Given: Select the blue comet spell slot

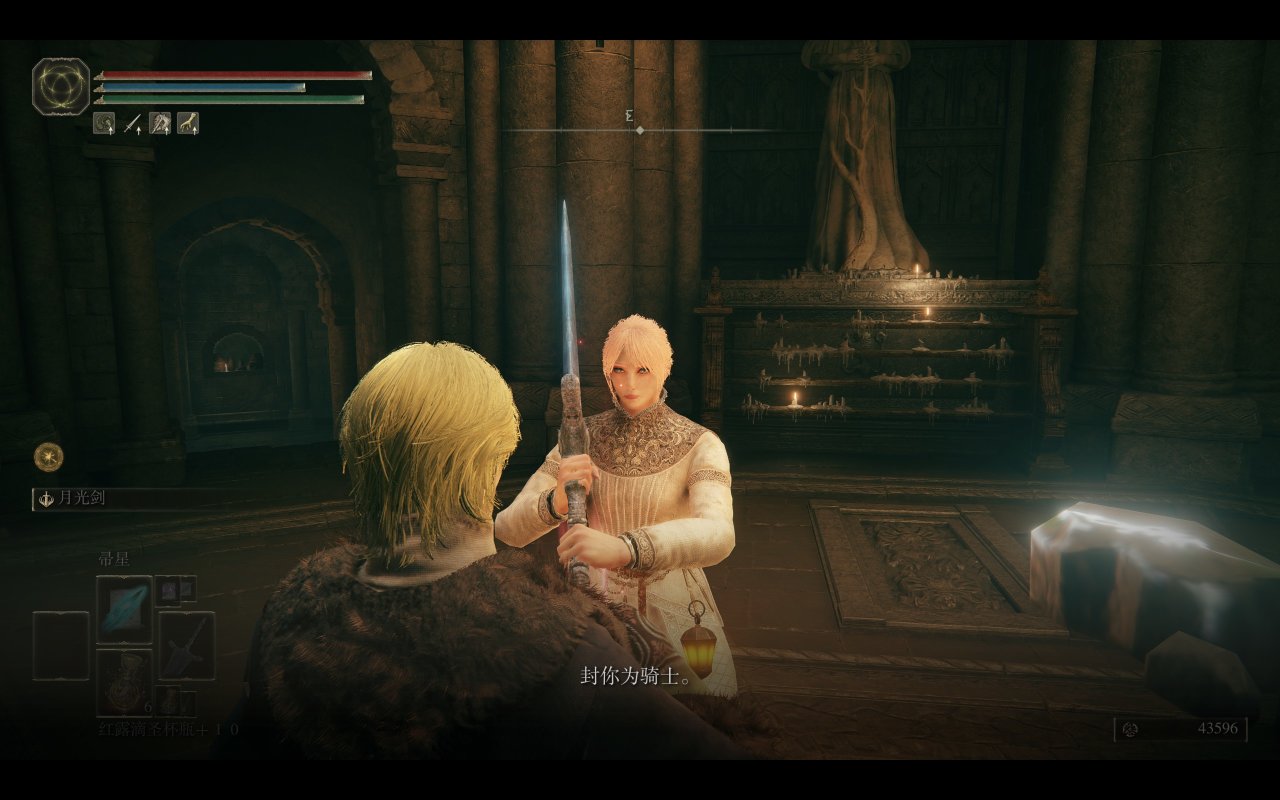Looking at the screenshot, I should [x=124, y=609].
